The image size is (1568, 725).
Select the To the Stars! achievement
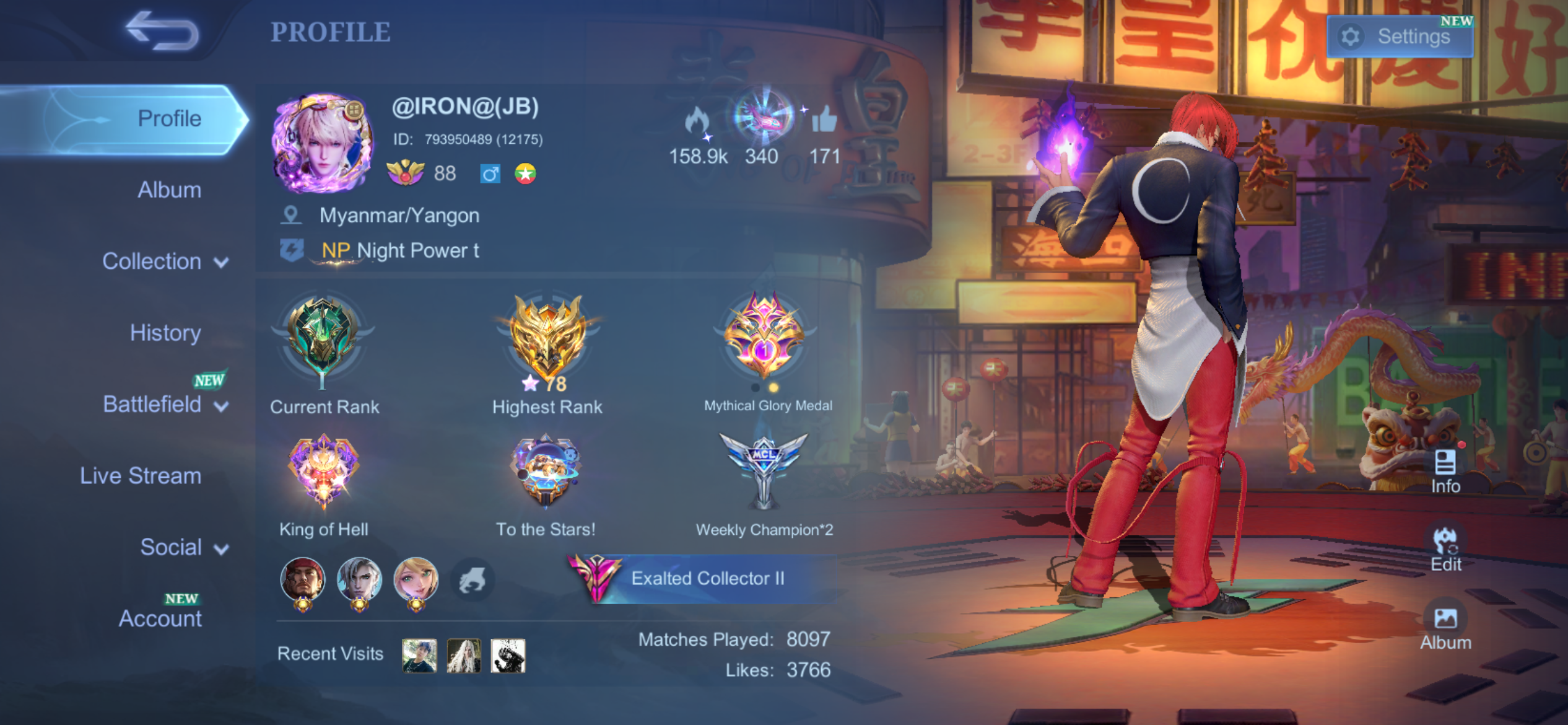click(546, 471)
